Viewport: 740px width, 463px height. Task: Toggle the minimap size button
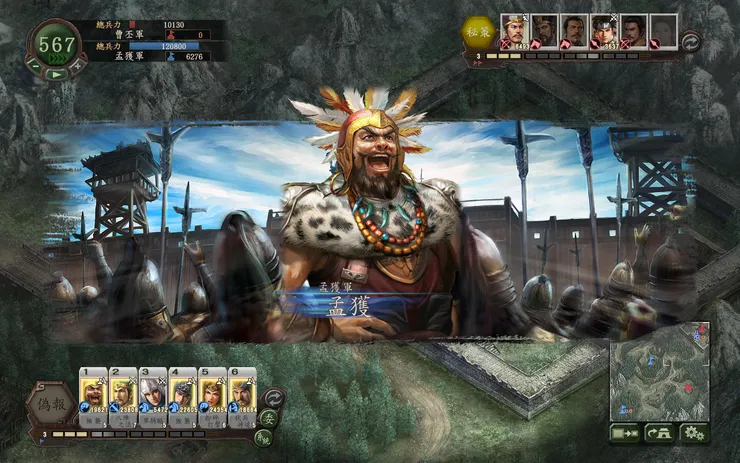click(x=624, y=432)
